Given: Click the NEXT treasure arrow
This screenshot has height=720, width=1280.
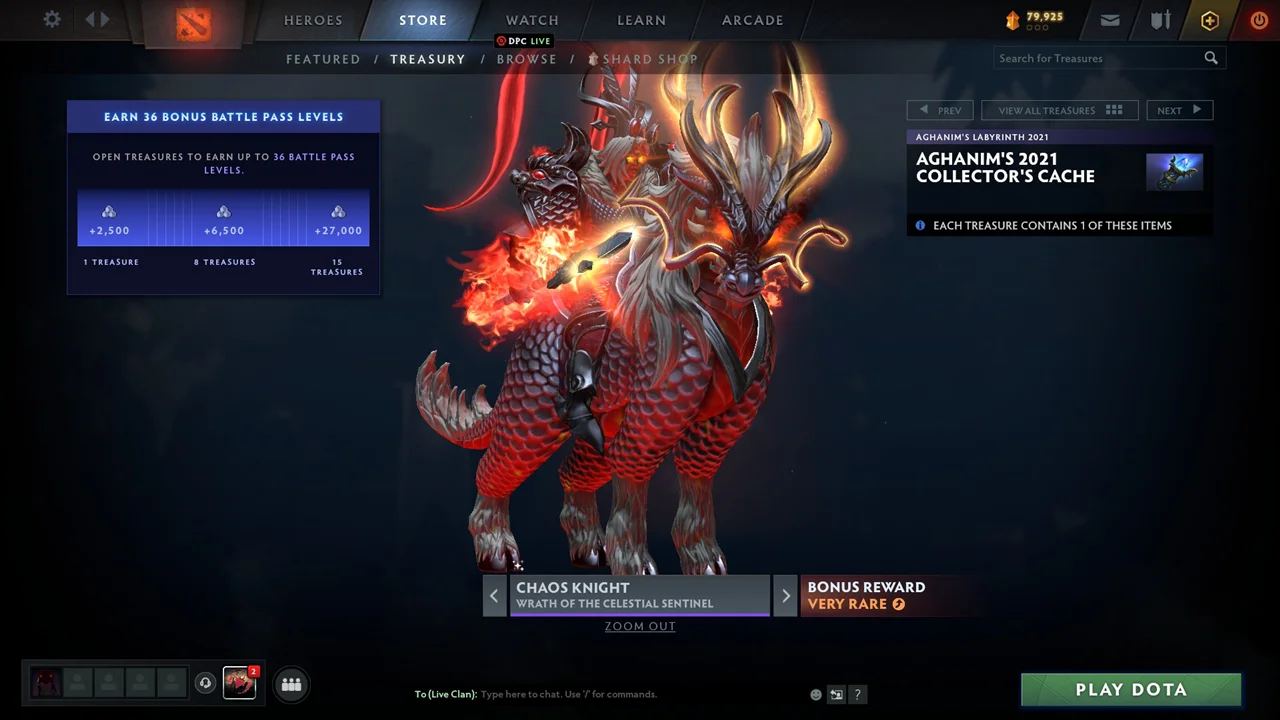Looking at the screenshot, I should click(x=1180, y=110).
